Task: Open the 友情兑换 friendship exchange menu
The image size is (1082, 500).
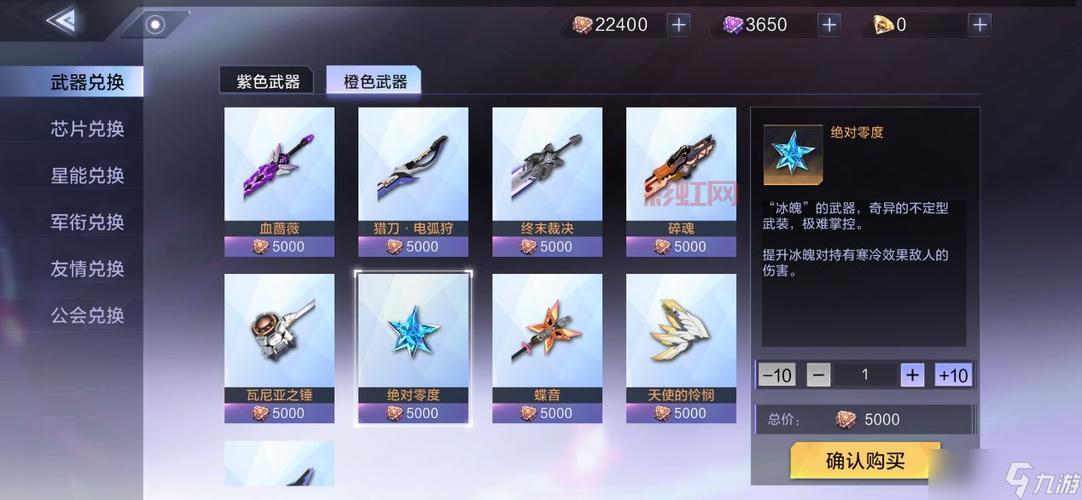Action: coord(87,268)
